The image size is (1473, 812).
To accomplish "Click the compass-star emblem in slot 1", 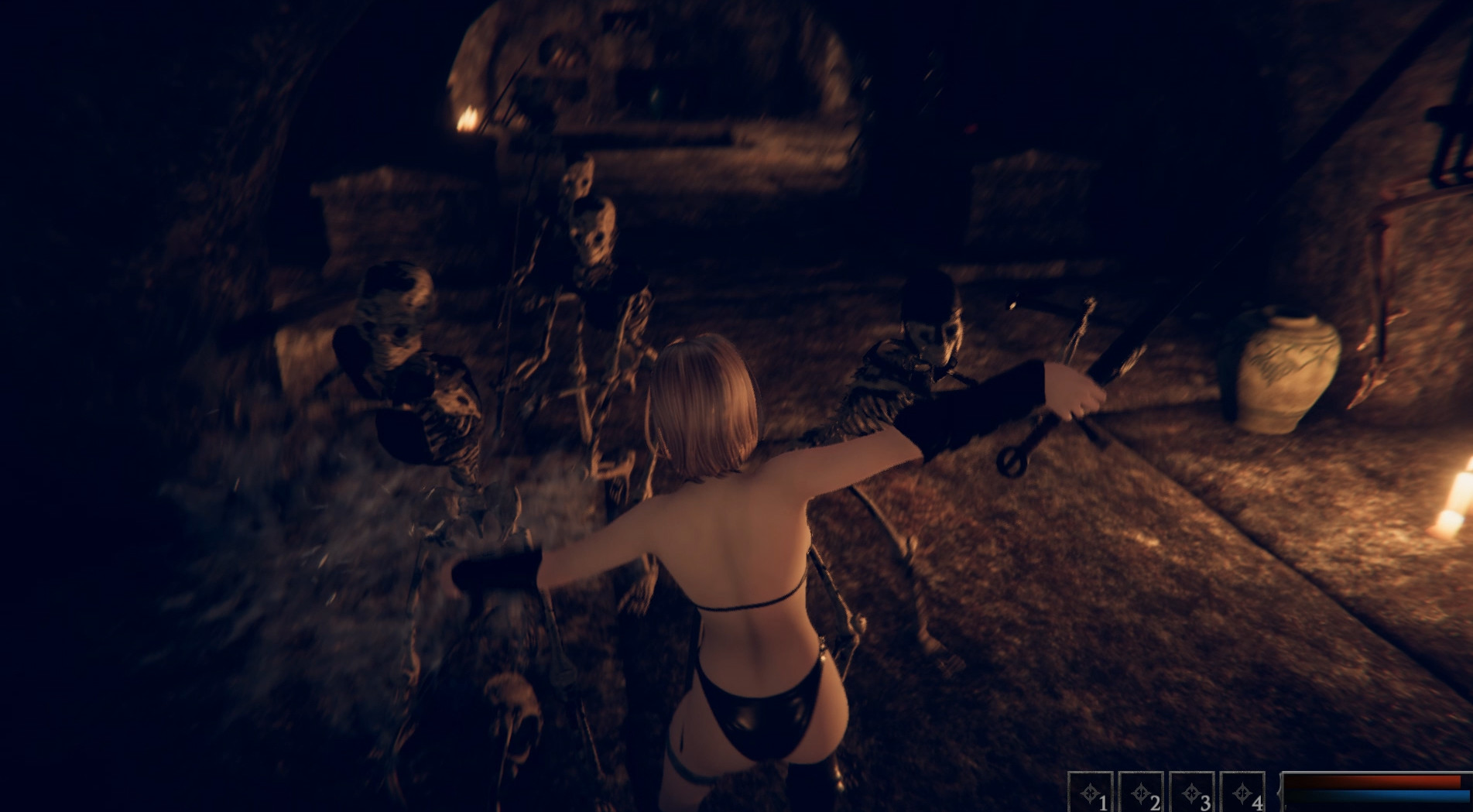I will click(x=1088, y=793).
